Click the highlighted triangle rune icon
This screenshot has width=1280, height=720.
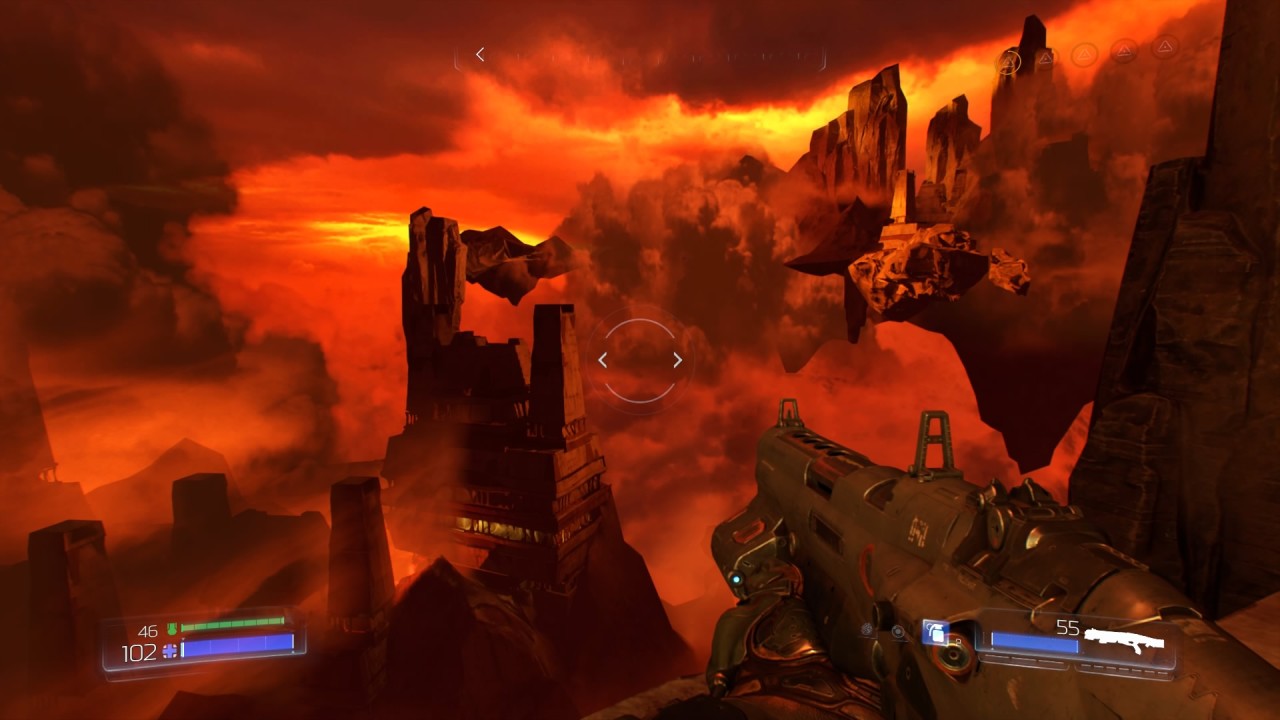[1008, 61]
